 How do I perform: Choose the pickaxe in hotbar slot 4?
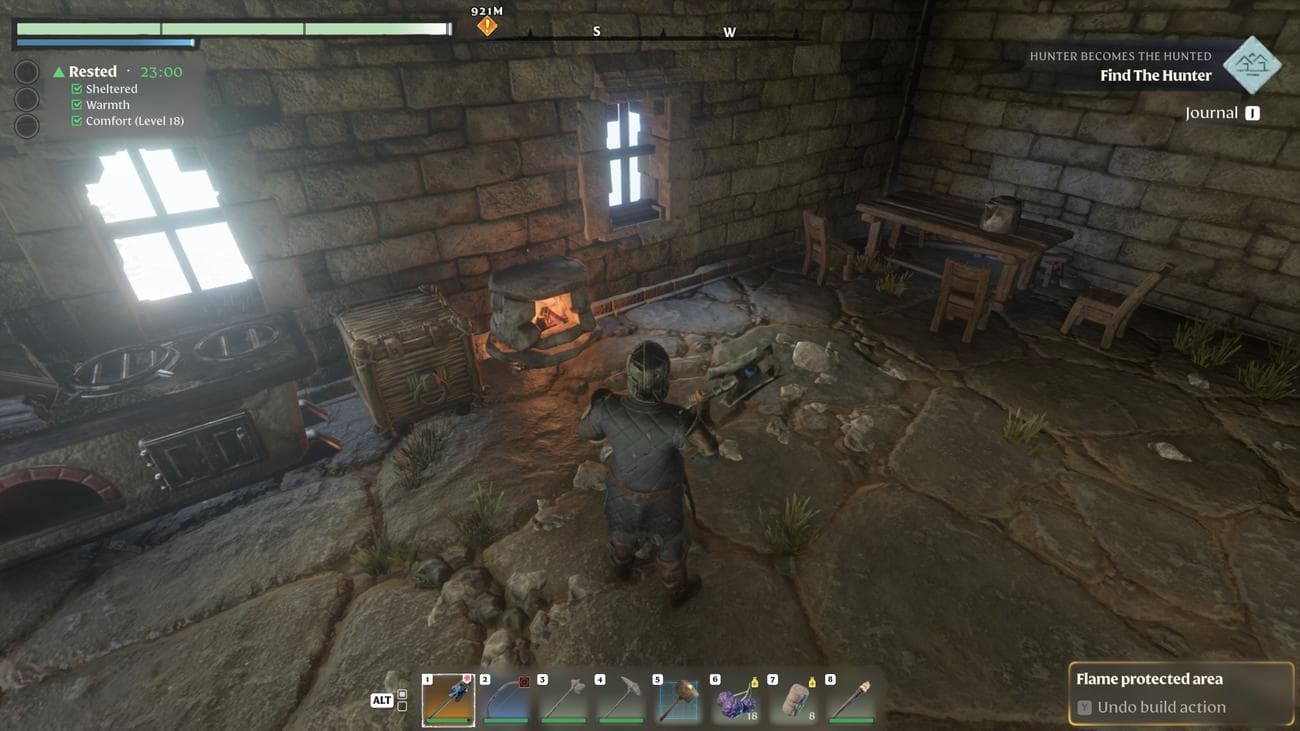coord(620,699)
